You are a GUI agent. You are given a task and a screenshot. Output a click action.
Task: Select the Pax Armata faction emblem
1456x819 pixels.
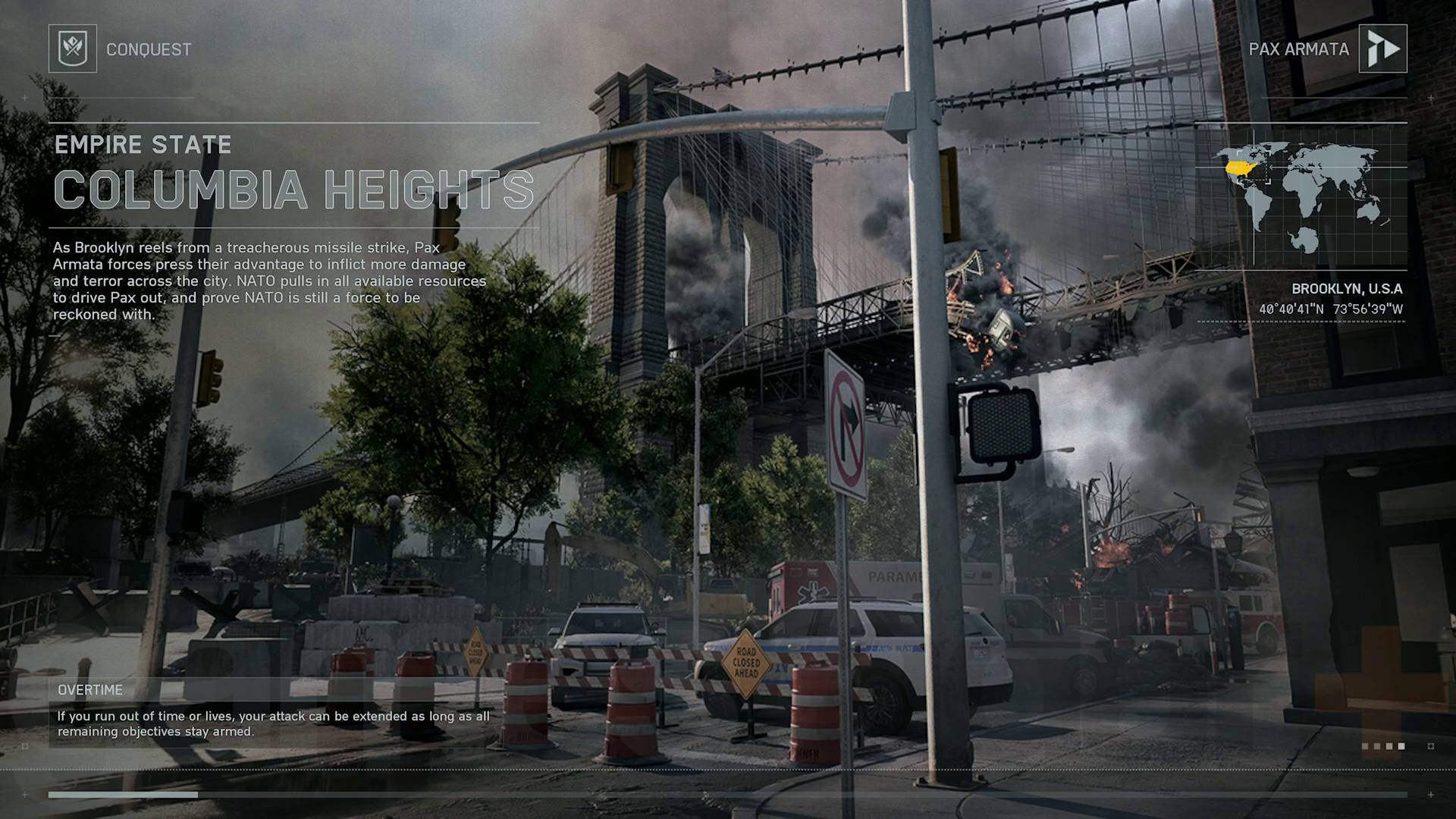pos(1382,49)
